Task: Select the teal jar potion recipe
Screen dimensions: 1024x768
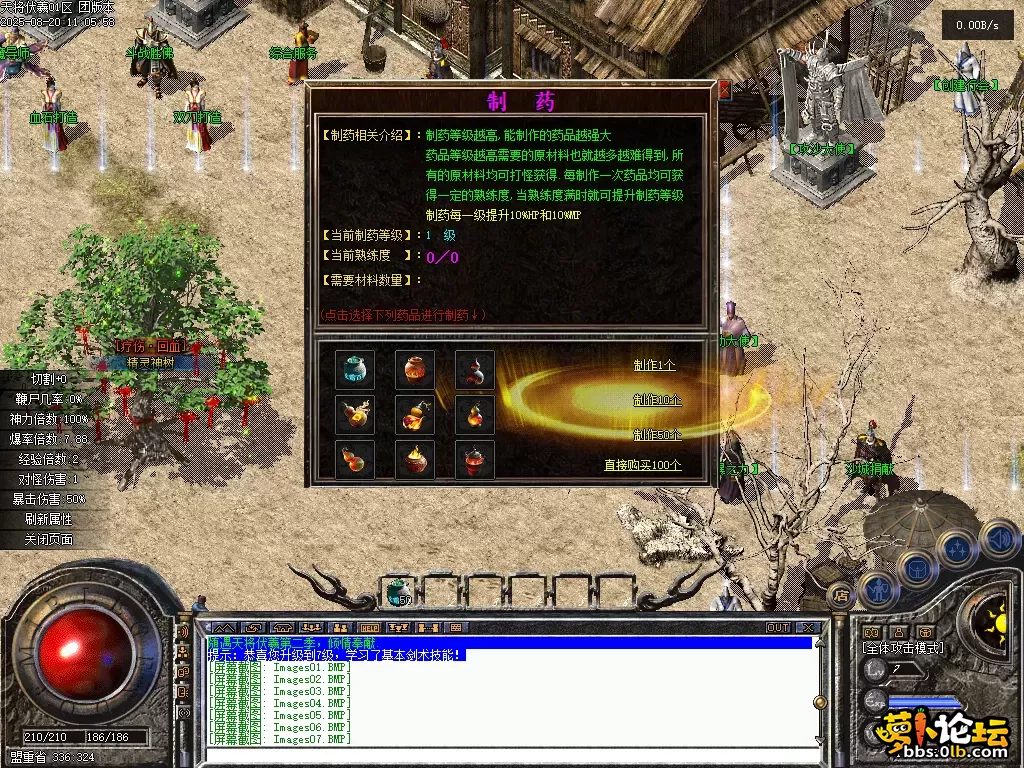Action: pos(355,370)
